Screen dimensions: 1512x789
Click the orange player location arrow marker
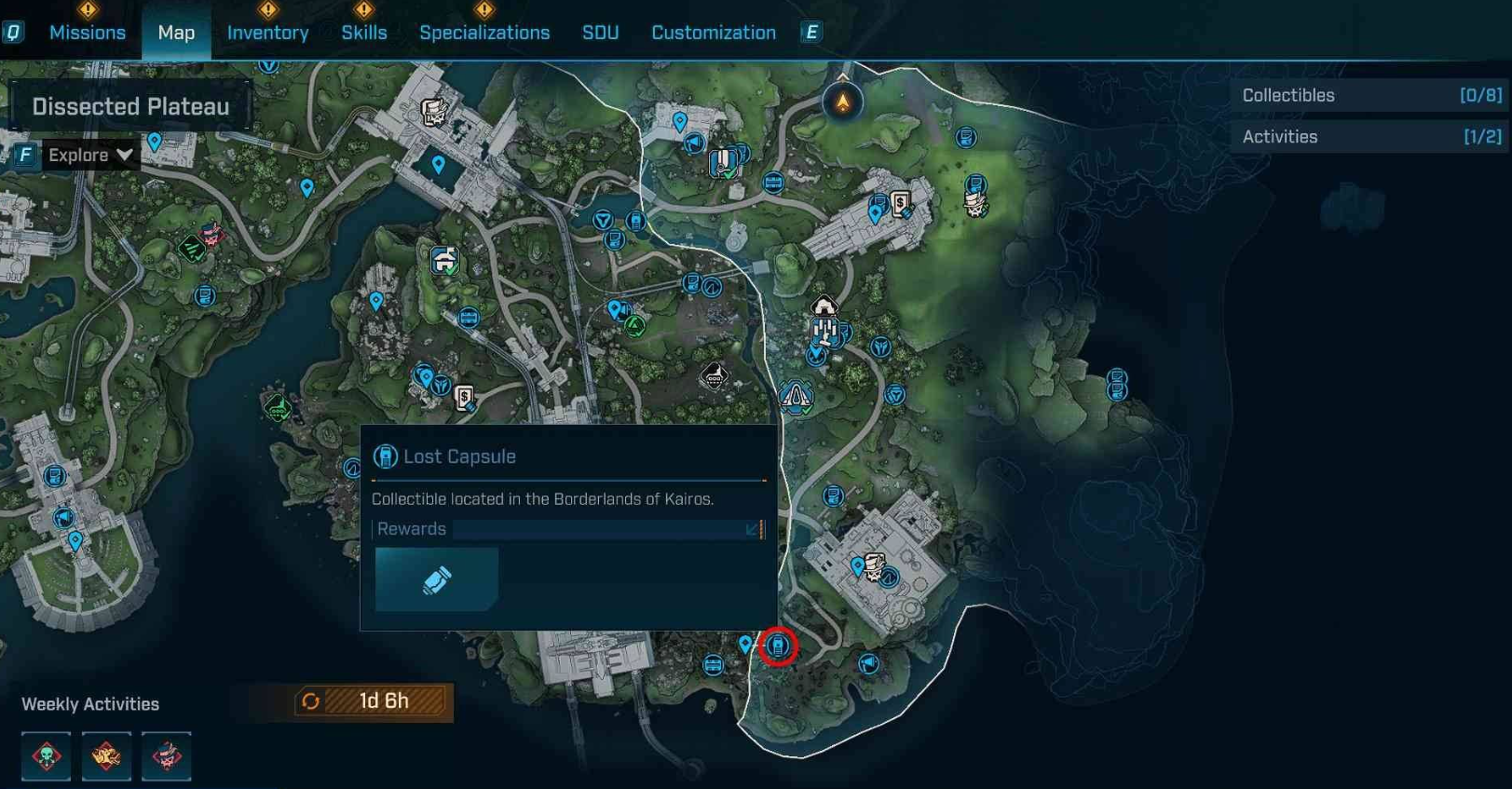tap(842, 102)
